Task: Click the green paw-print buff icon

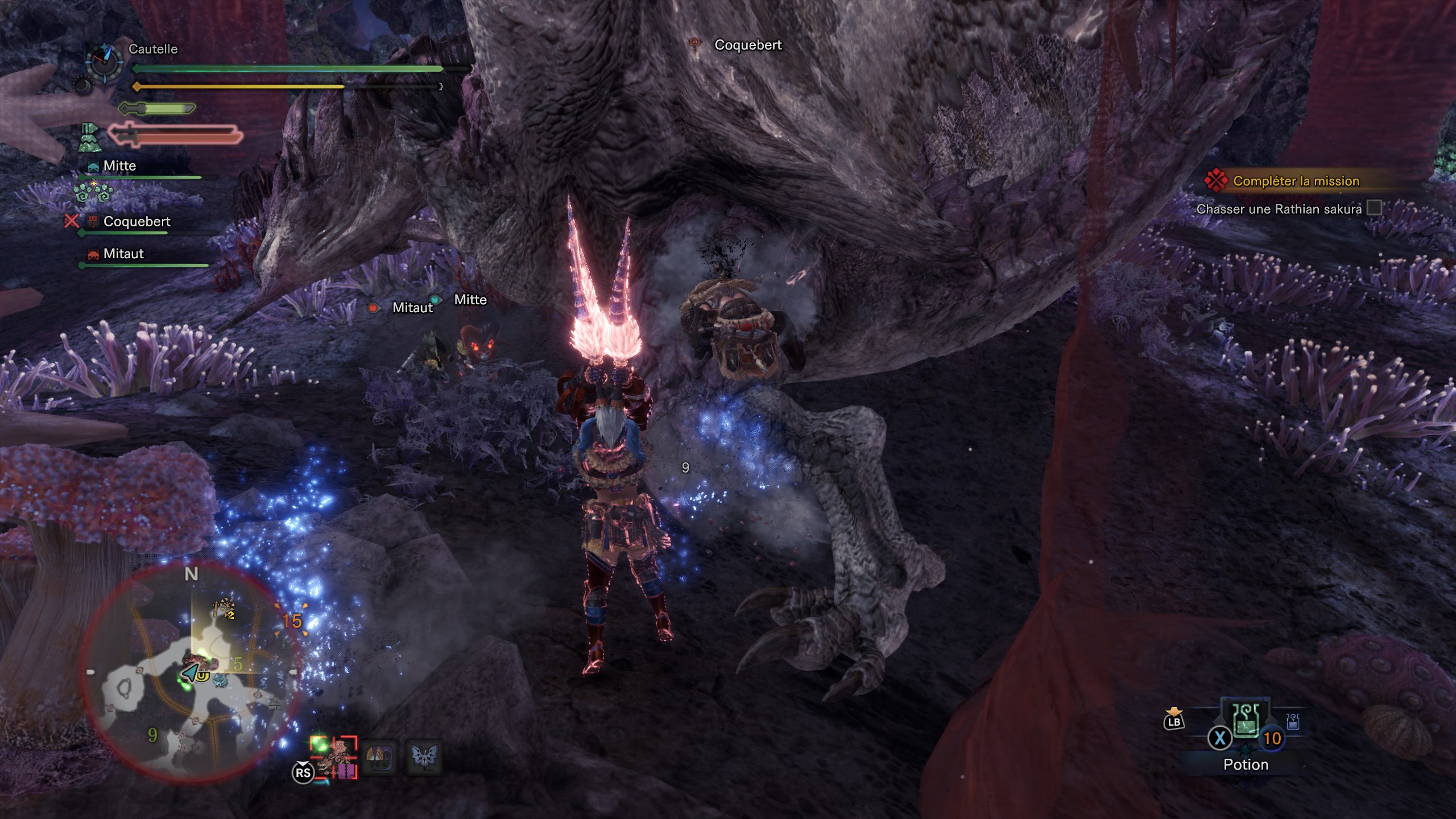Action: point(93,192)
